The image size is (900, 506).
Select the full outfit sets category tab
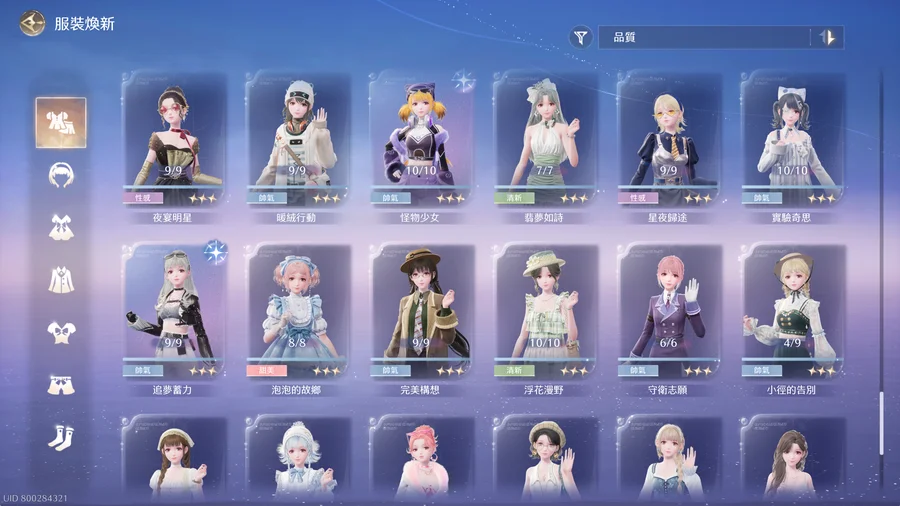click(x=61, y=122)
